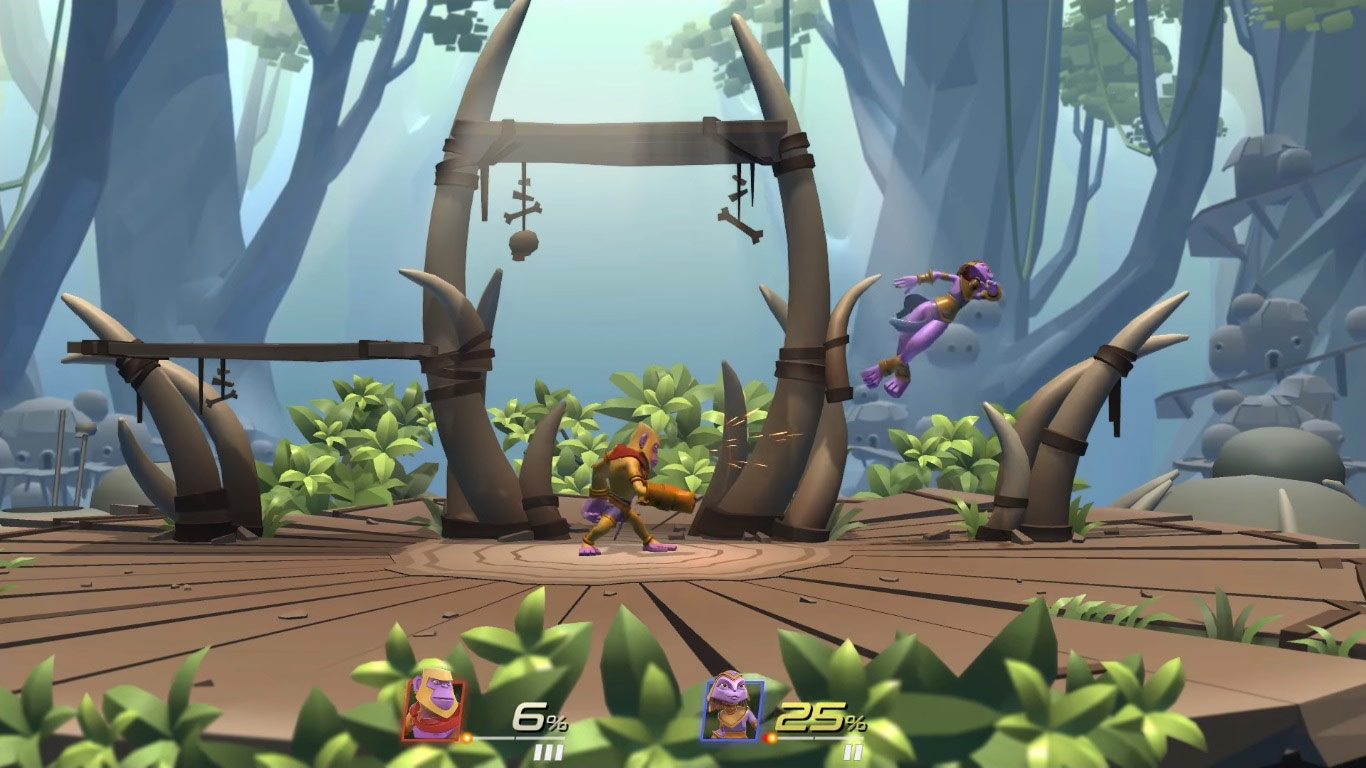Viewport: 1366px width, 768px height.
Task: Click the orange rage meter dot under player one
Action: point(466,736)
